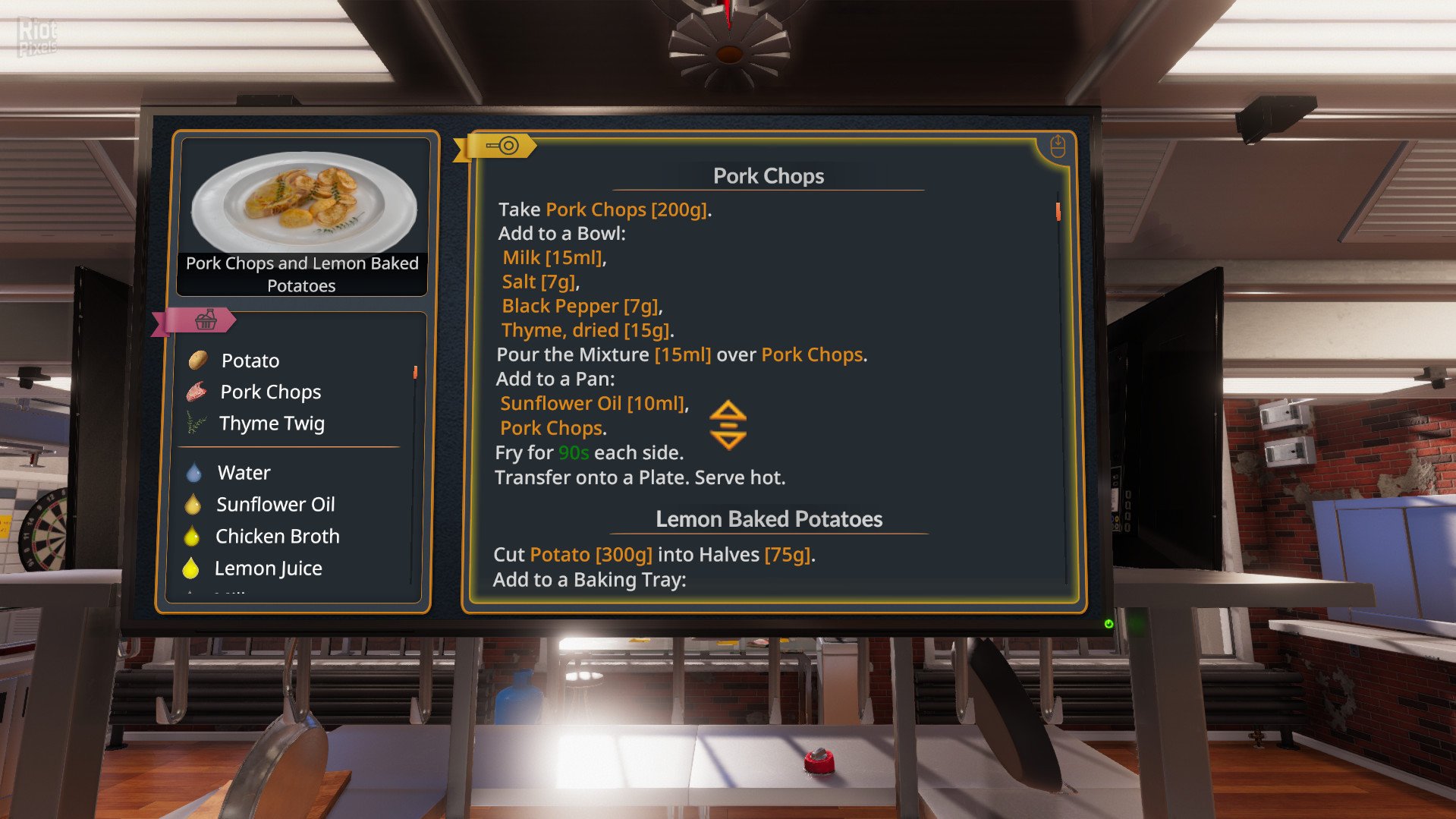This screenshot has width=1456, height=819.
Task: Click the green 90s fry timer value
Action: coord(574,452)
